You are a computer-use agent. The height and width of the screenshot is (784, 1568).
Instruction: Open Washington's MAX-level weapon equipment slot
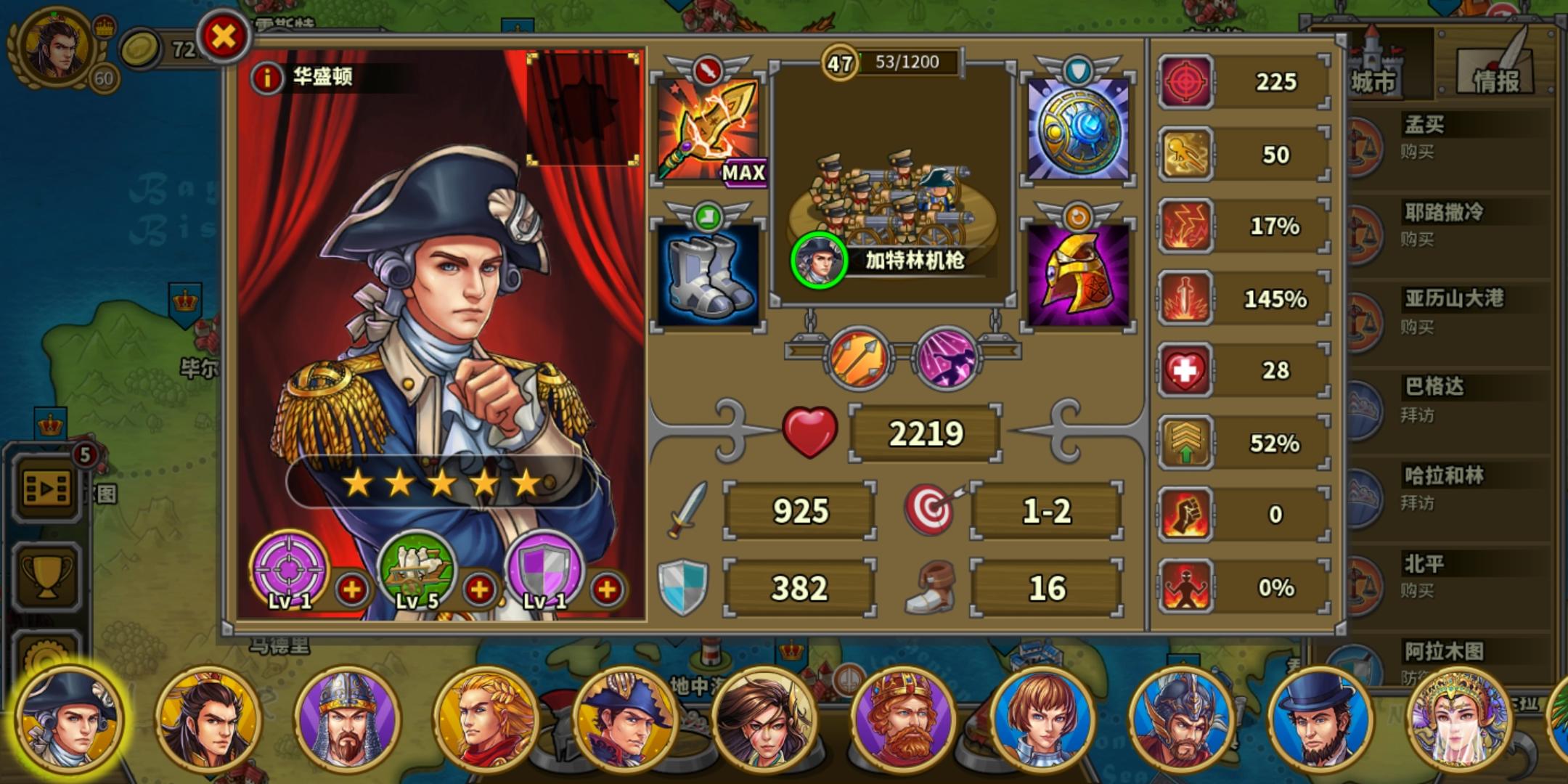708,131
